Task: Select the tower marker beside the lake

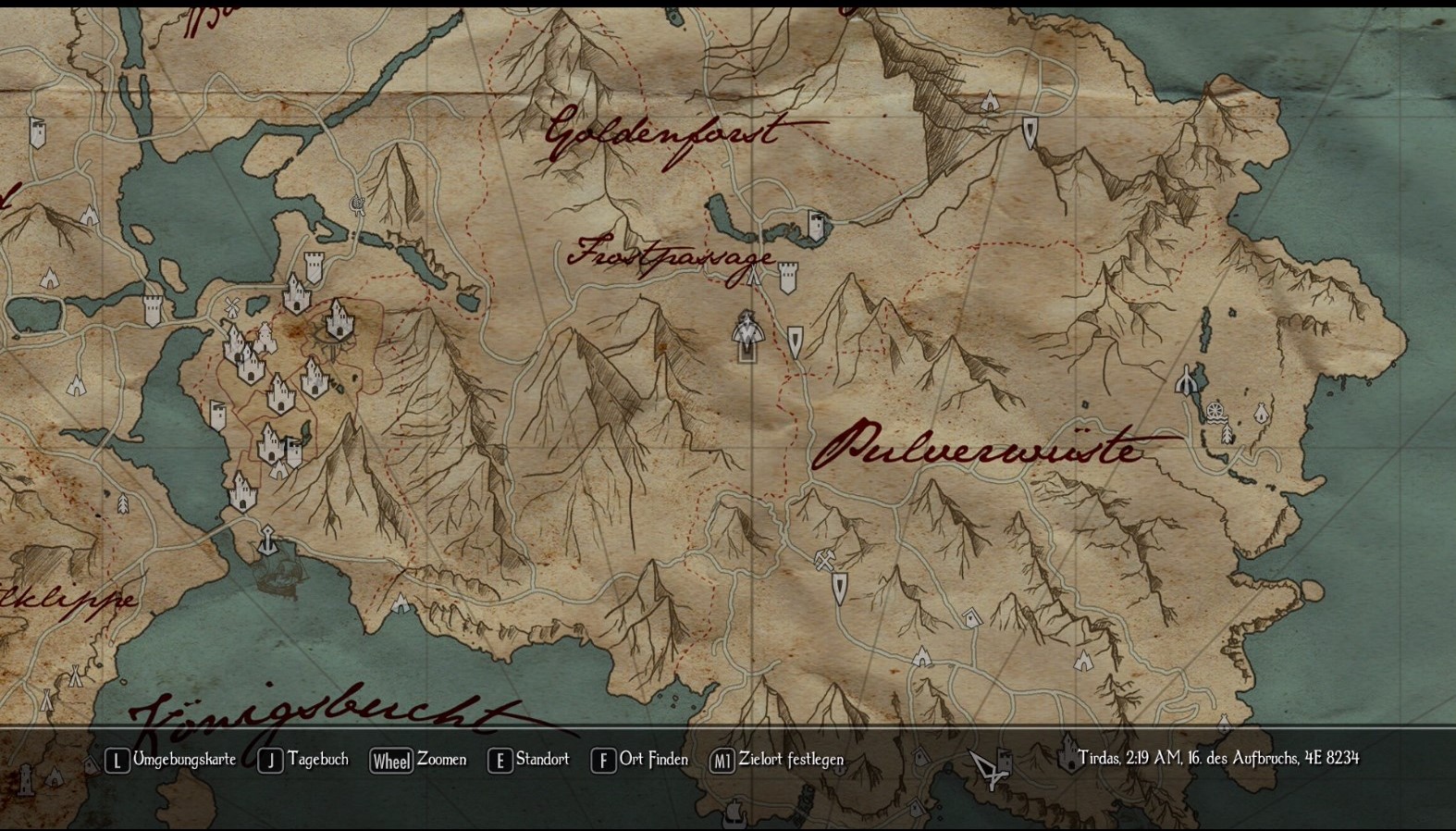Action: (817, 225)
